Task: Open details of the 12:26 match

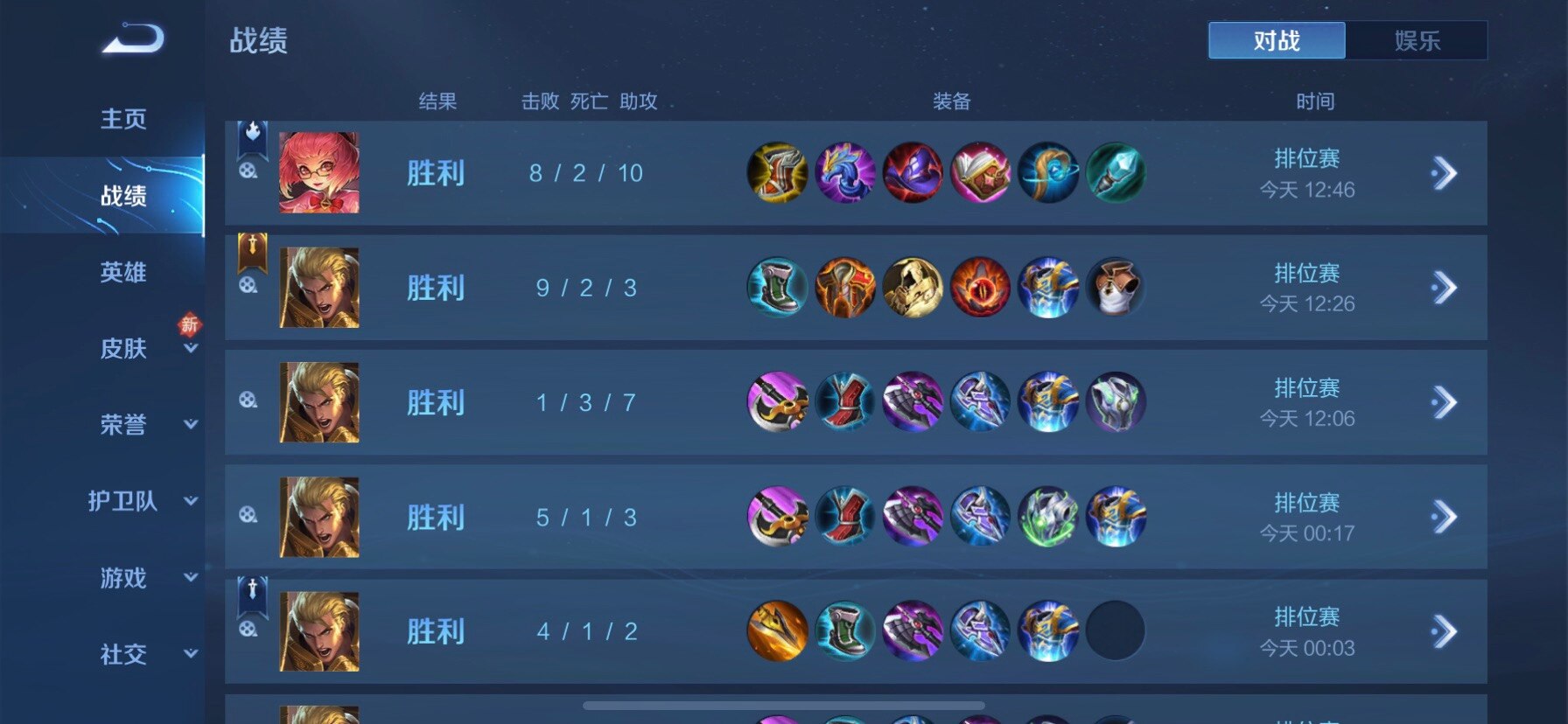Action: (1445, 288)
